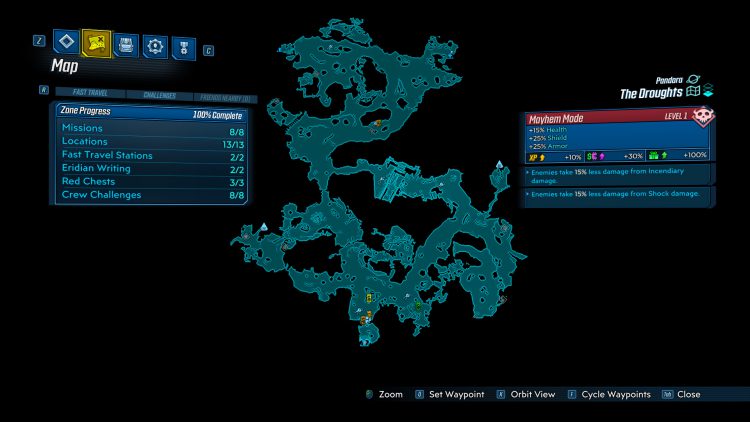Switch to the inventory backpack tab

[x=126, y=44]
